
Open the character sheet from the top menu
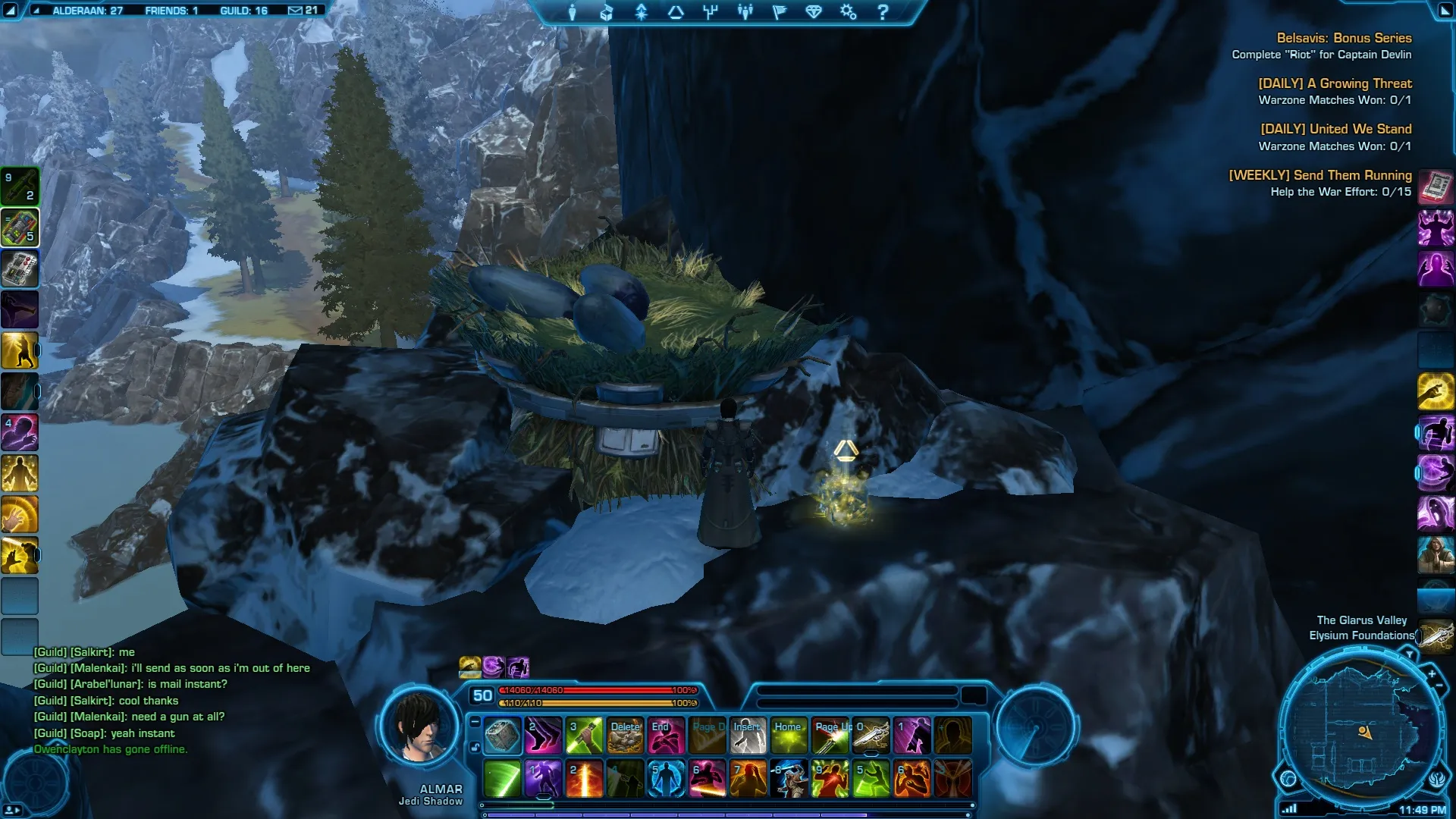pos(573,12)
